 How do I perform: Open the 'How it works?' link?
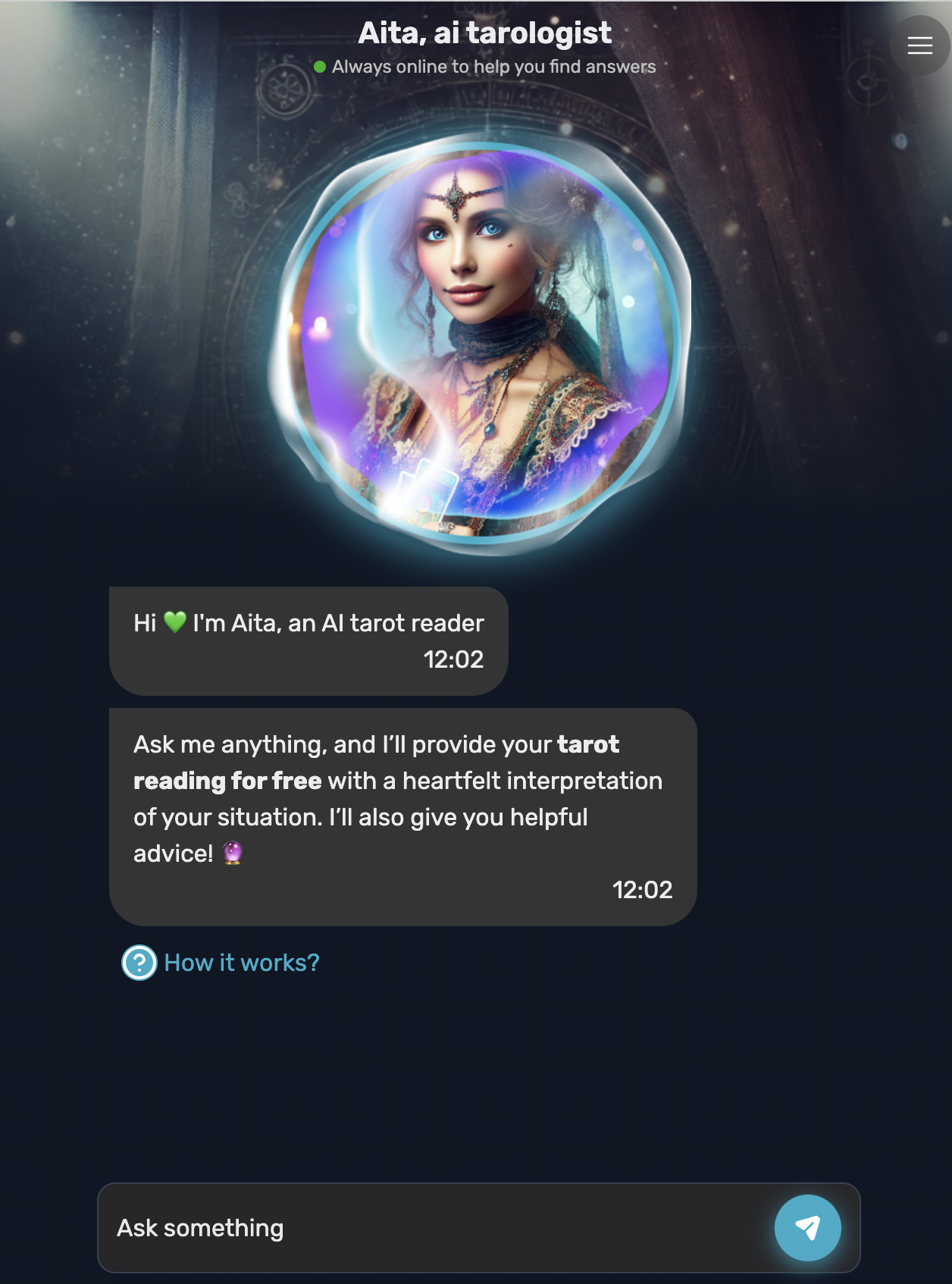[241, 963]
